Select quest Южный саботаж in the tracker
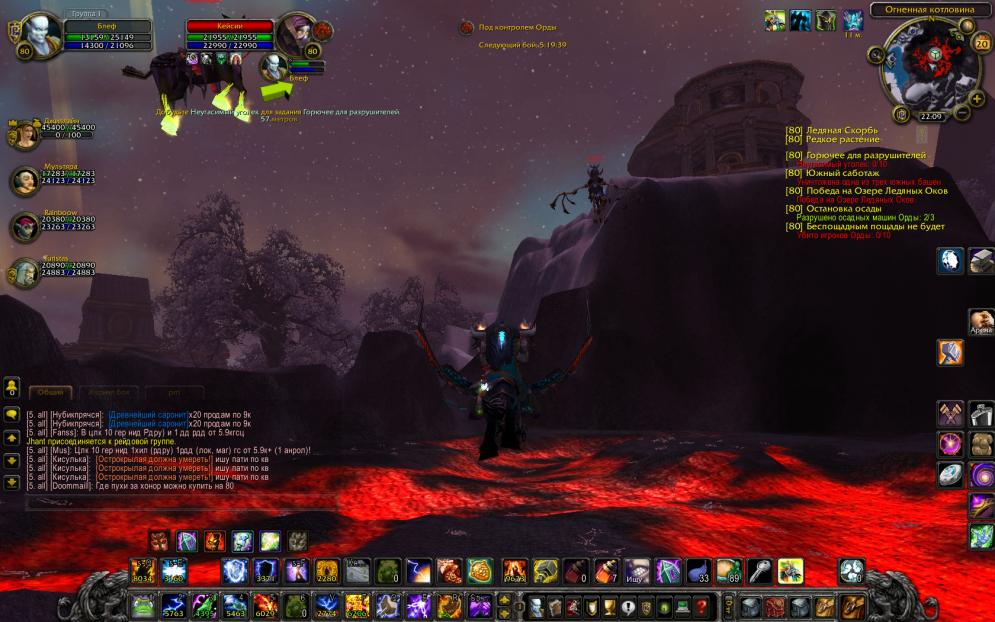 point(844,173)
